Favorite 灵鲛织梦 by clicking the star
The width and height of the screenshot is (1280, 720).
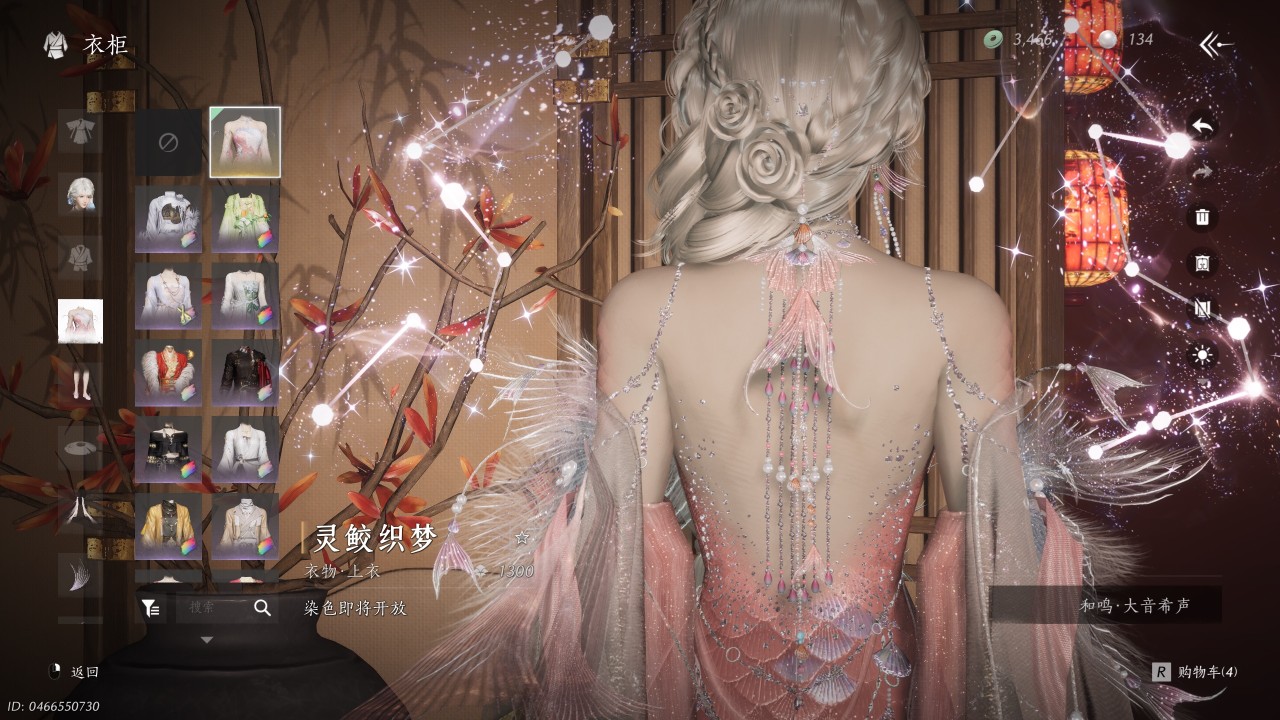[x=521, y=536]
